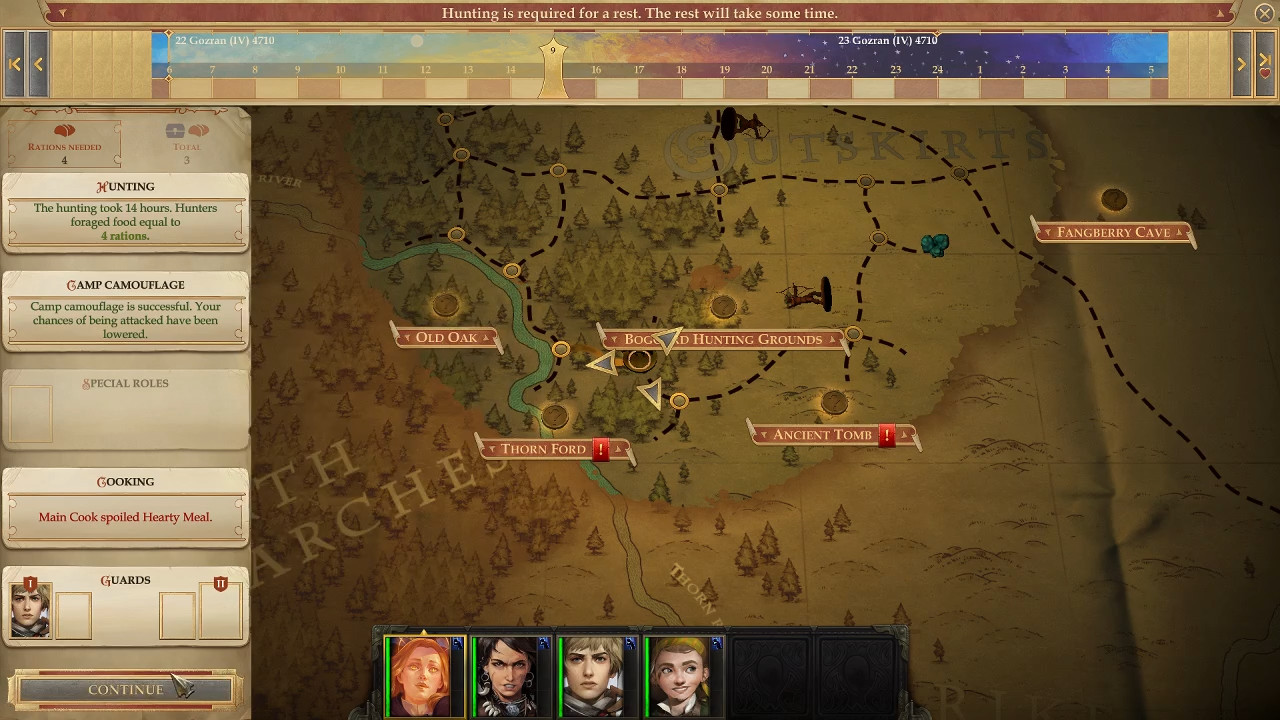This screenshot has width=1280, height=720.
Task: Open the Hunting results panel
Action: click(x=125, y=212)
